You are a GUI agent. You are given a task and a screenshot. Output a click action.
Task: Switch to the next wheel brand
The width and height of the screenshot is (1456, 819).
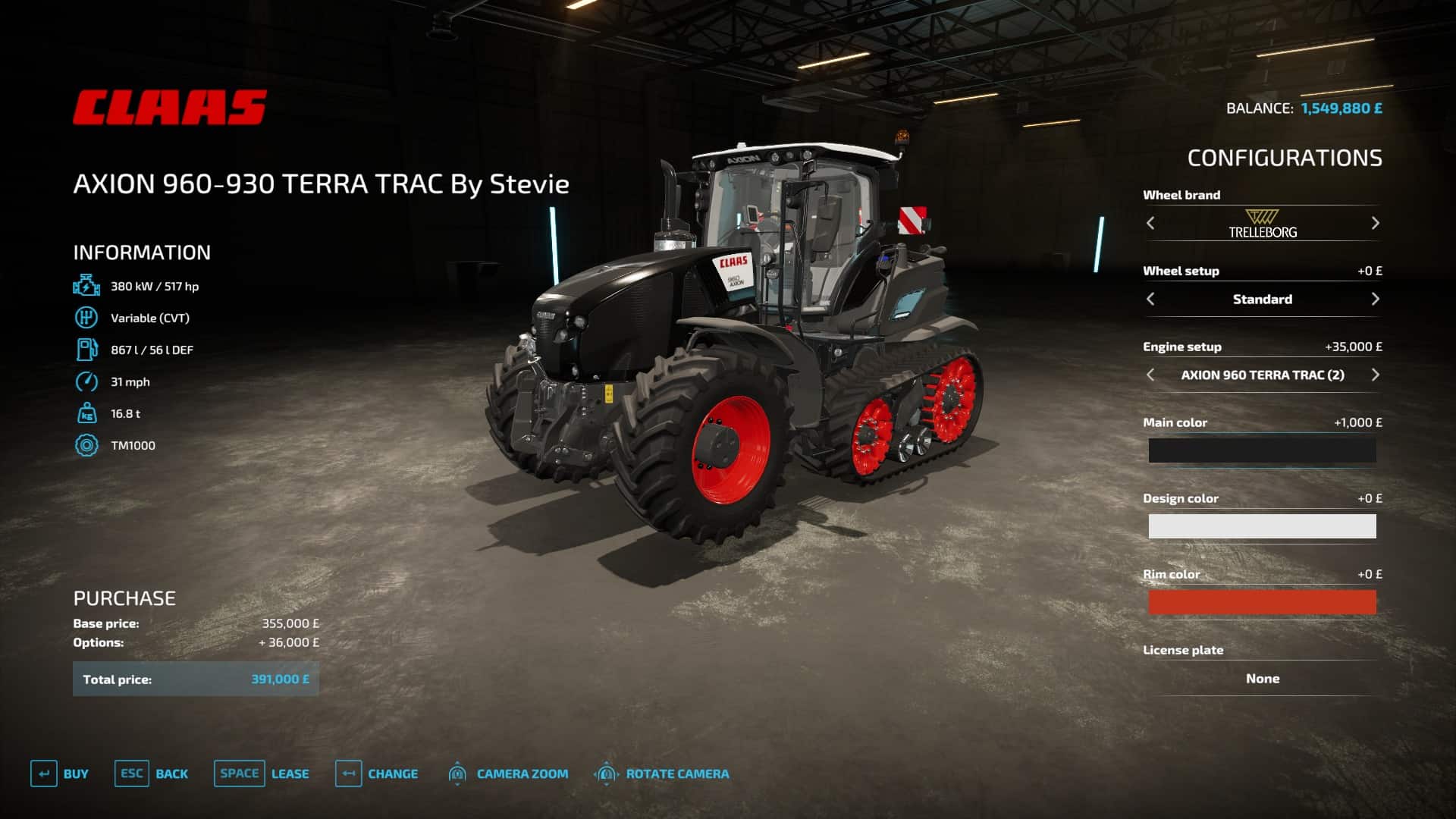coord(1375,223)
